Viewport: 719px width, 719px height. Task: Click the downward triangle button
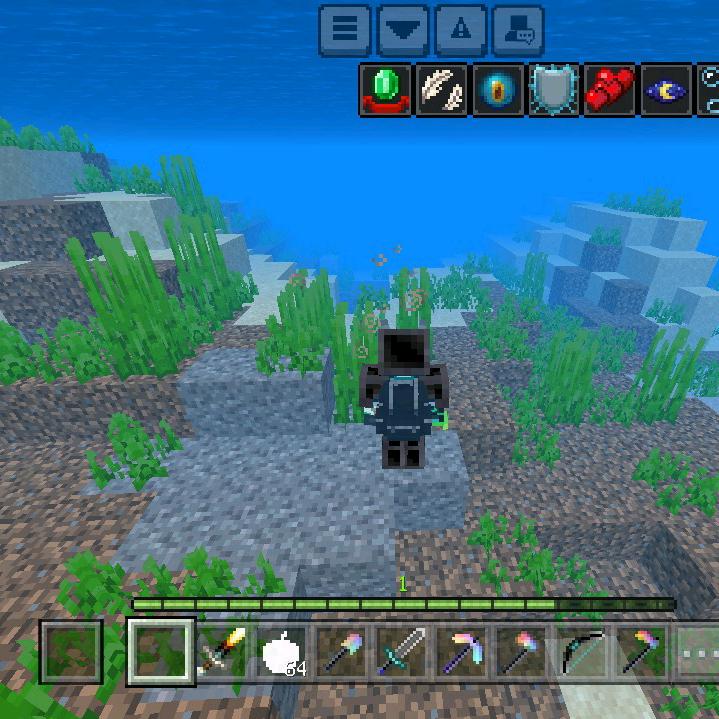(402, 30)
